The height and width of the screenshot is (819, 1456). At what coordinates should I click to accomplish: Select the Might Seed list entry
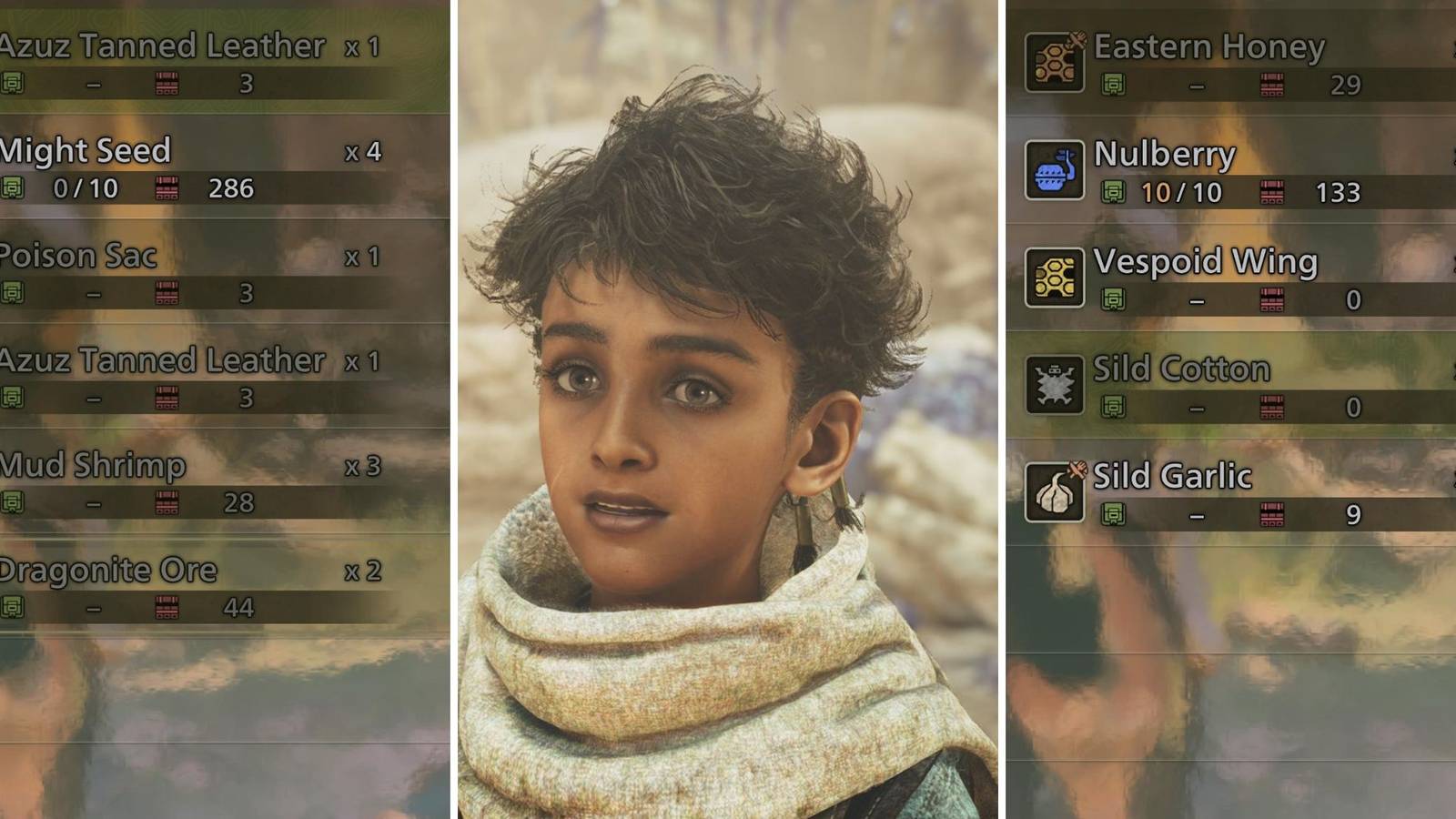coord(86,151)
